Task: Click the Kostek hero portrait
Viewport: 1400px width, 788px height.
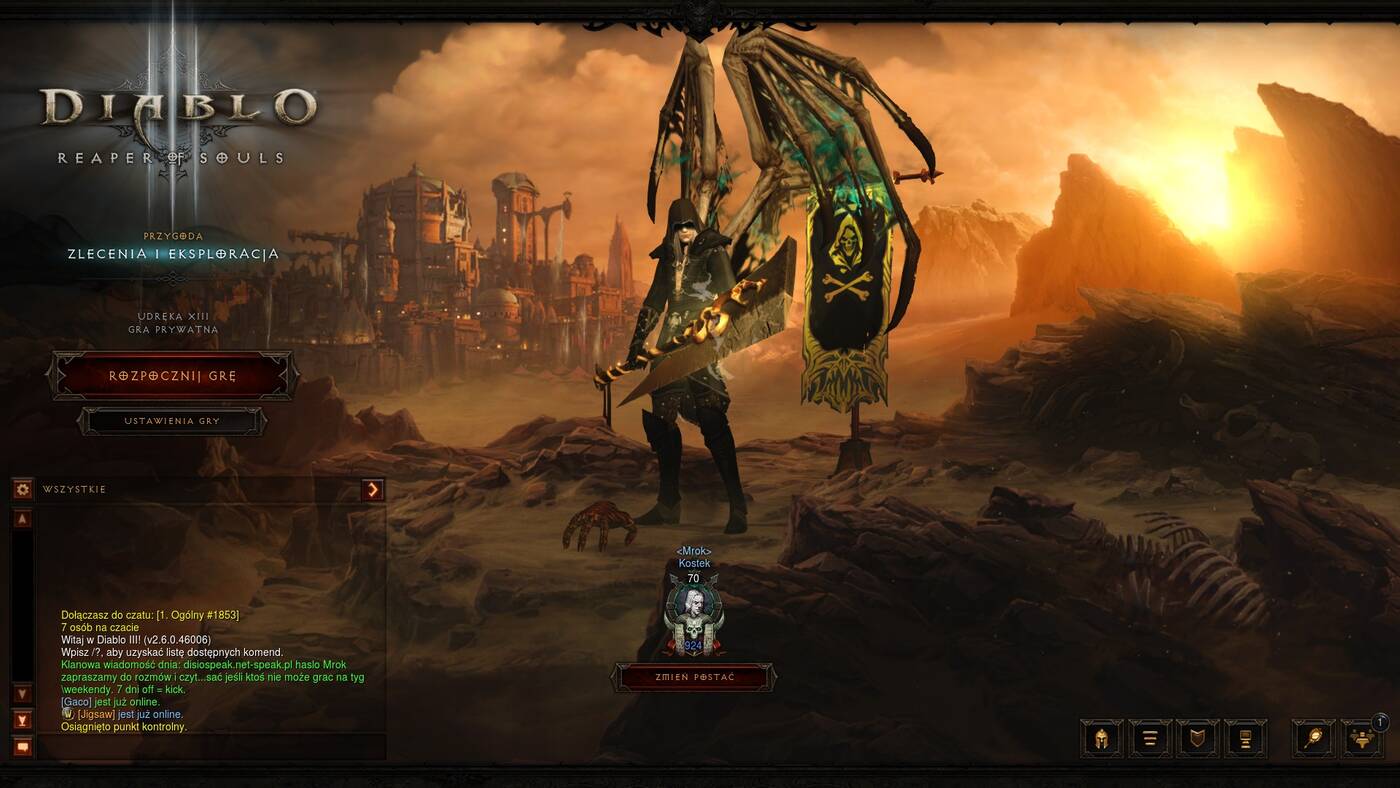Action: pyautogui.click(x=693, y=612)
